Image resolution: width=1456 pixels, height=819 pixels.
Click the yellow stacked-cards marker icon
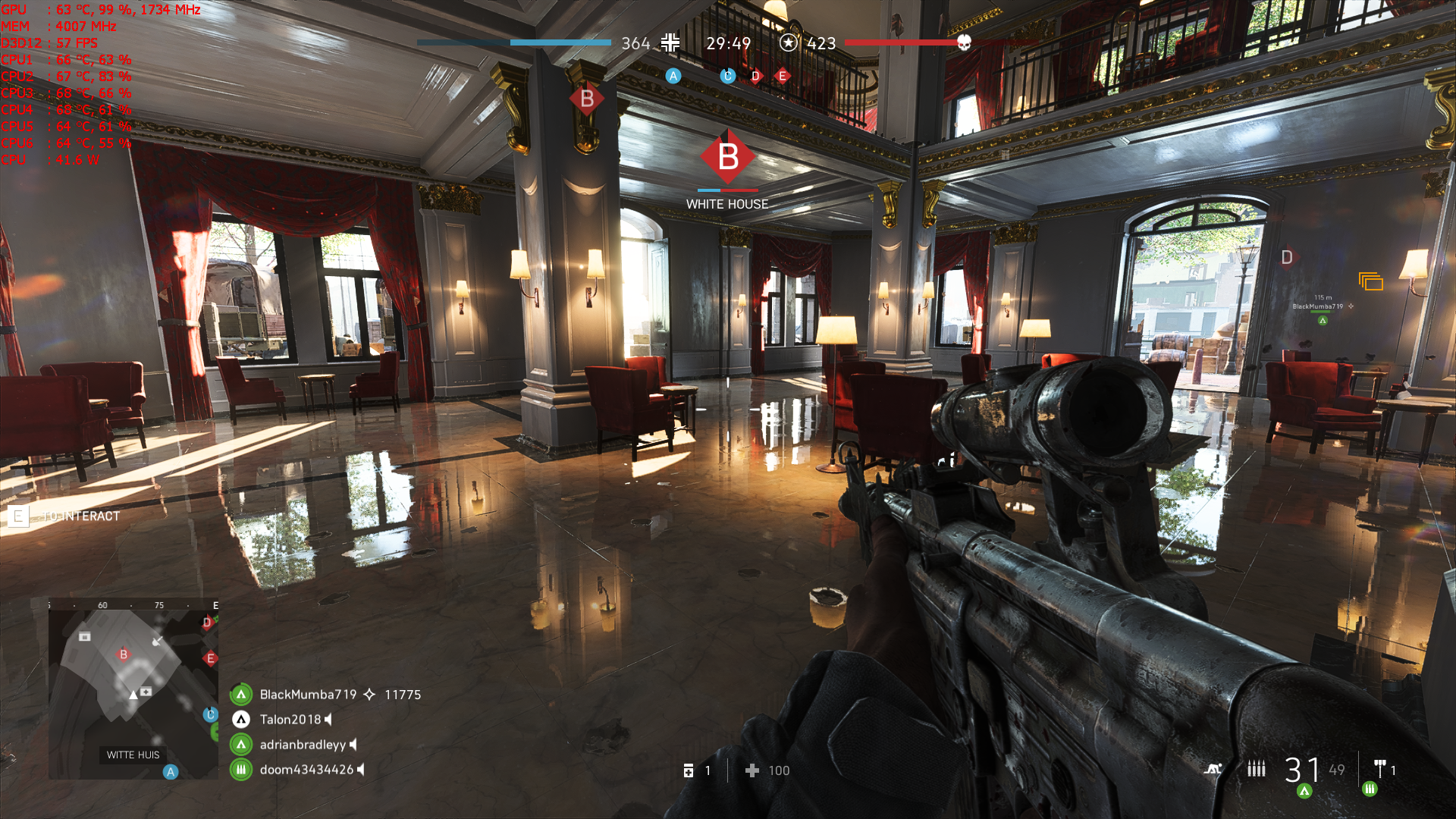(1371, 282)
